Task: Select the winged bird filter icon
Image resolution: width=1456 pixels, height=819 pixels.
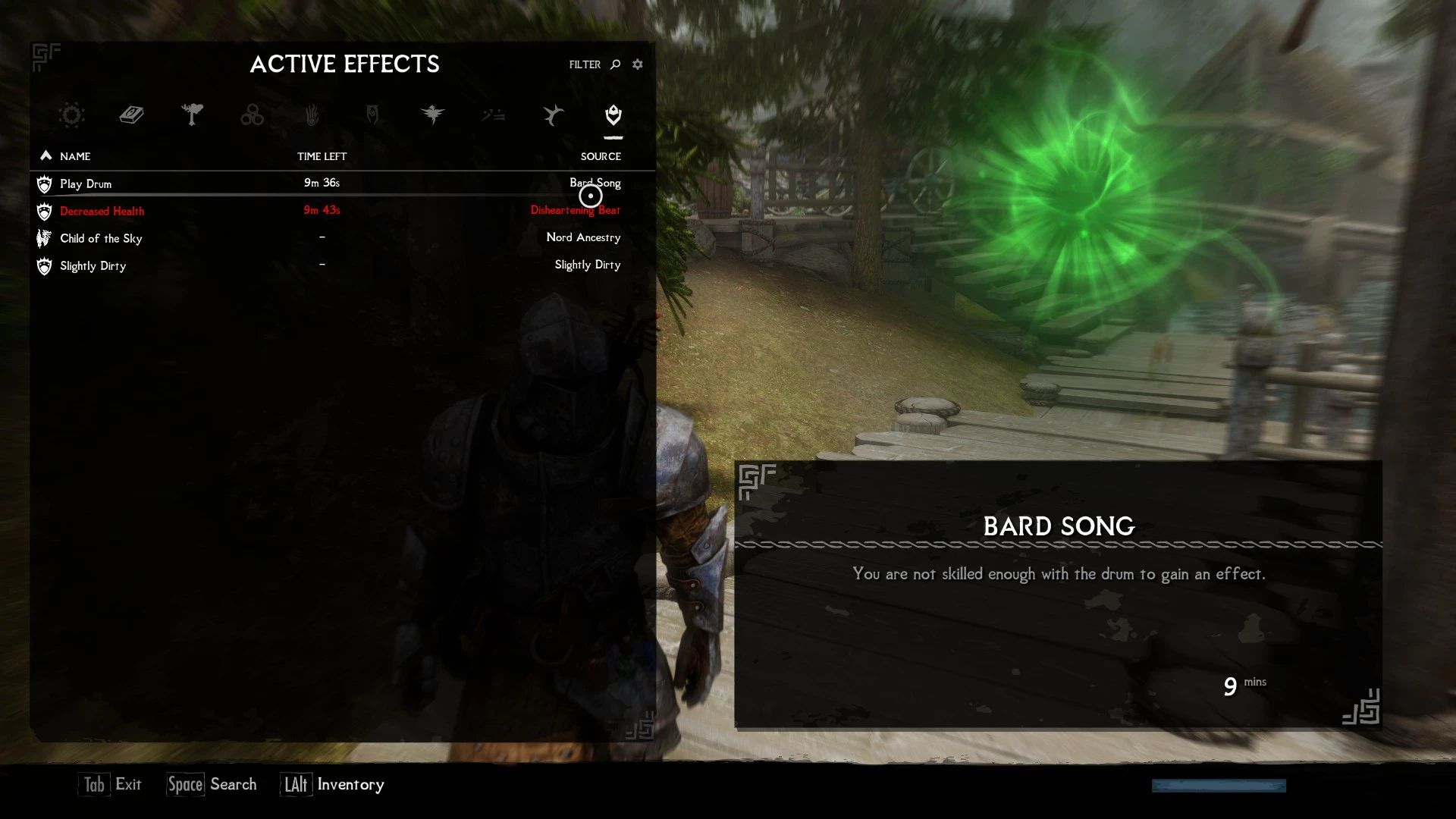Action: pos(433,115)
